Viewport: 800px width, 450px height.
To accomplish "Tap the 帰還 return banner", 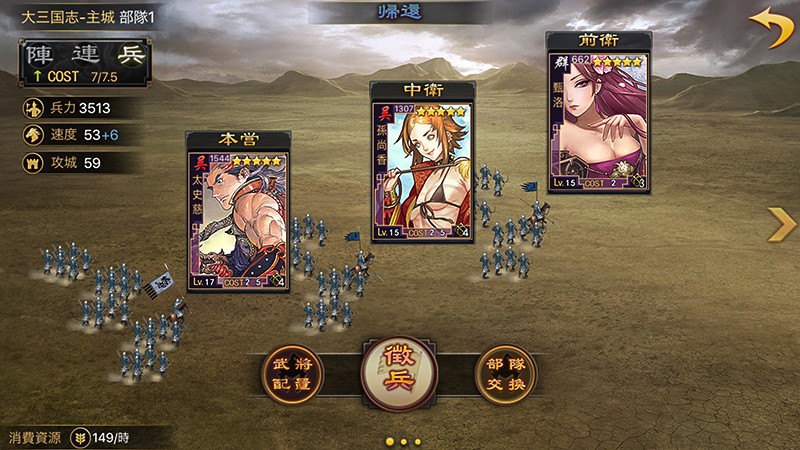I will (400, 15).
